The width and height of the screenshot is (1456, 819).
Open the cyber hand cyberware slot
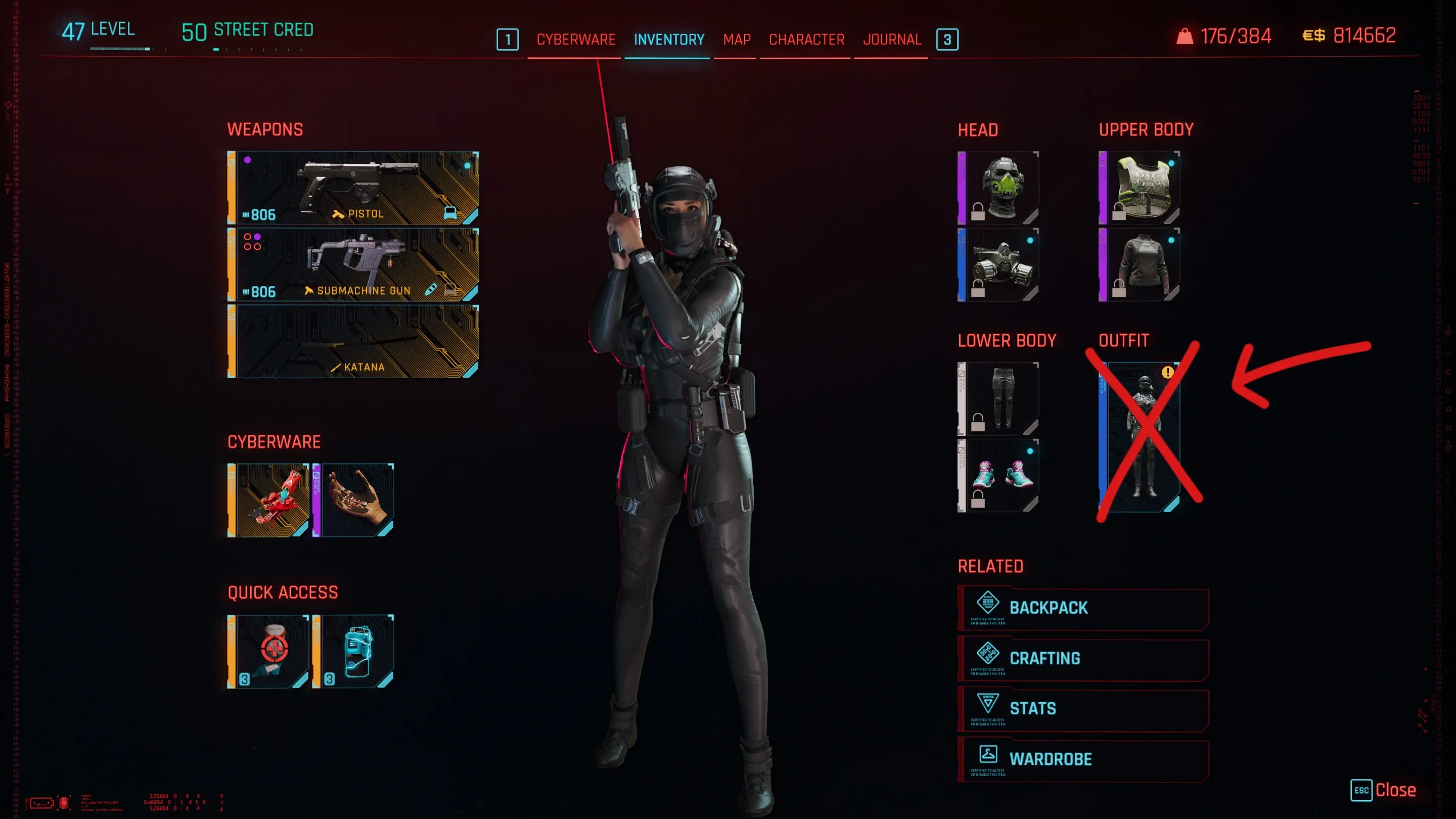(x=354, y=500)
